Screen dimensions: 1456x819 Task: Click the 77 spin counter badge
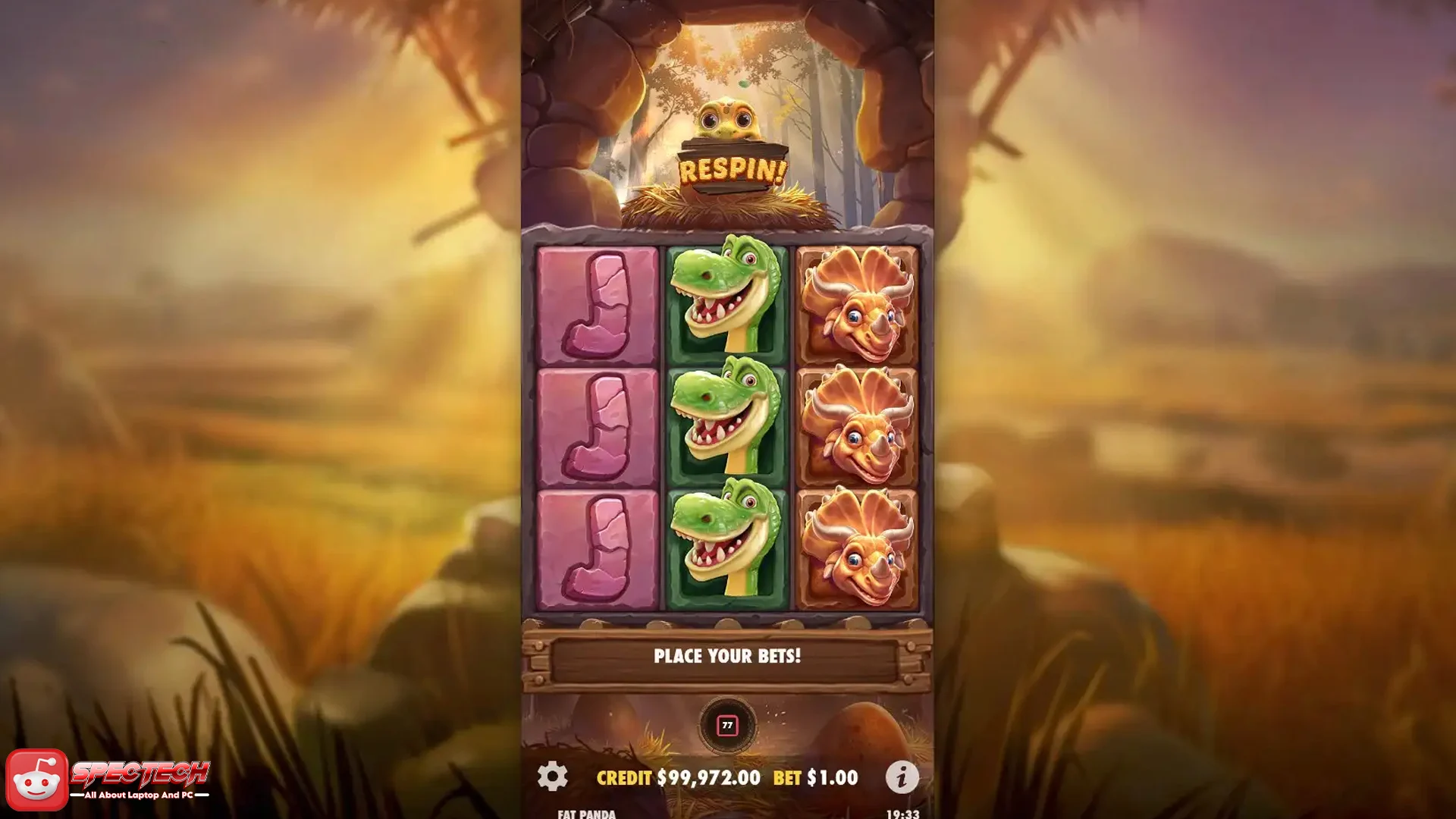(x=728, y=724)
